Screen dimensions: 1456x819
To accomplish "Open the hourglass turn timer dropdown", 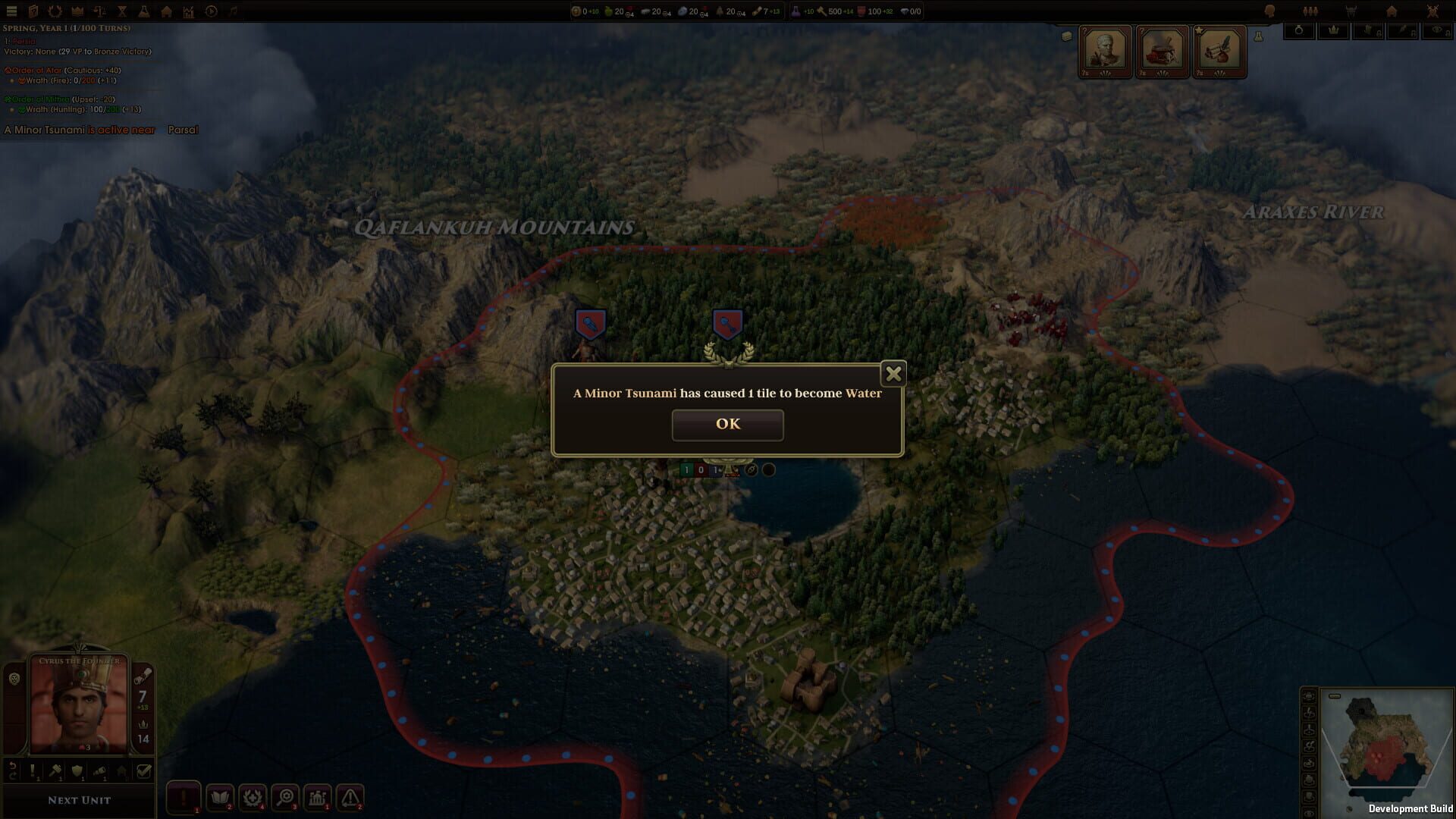I will click(x=121, y=11).
